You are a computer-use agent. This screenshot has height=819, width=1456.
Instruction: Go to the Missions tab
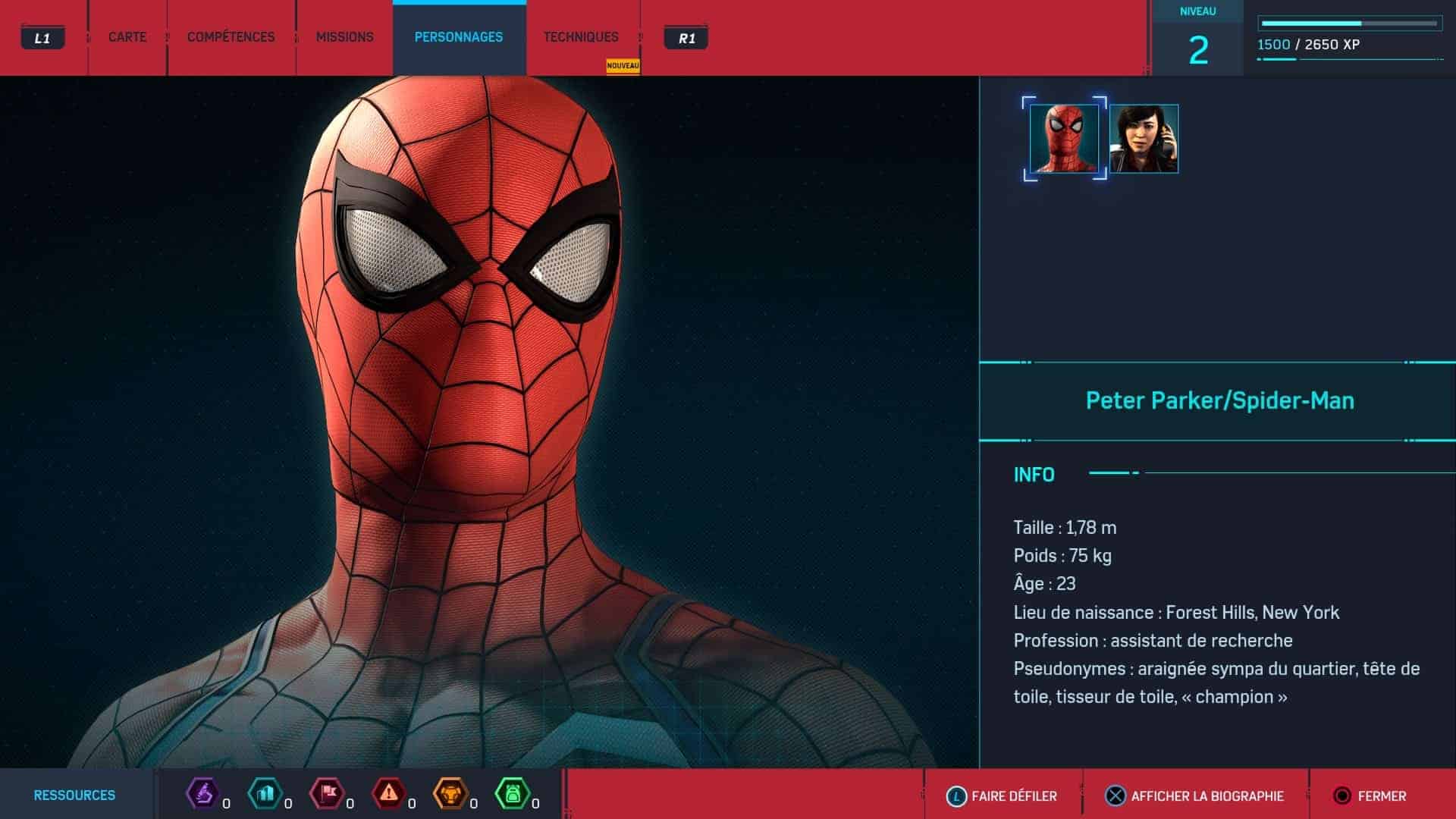click(344, 37)
